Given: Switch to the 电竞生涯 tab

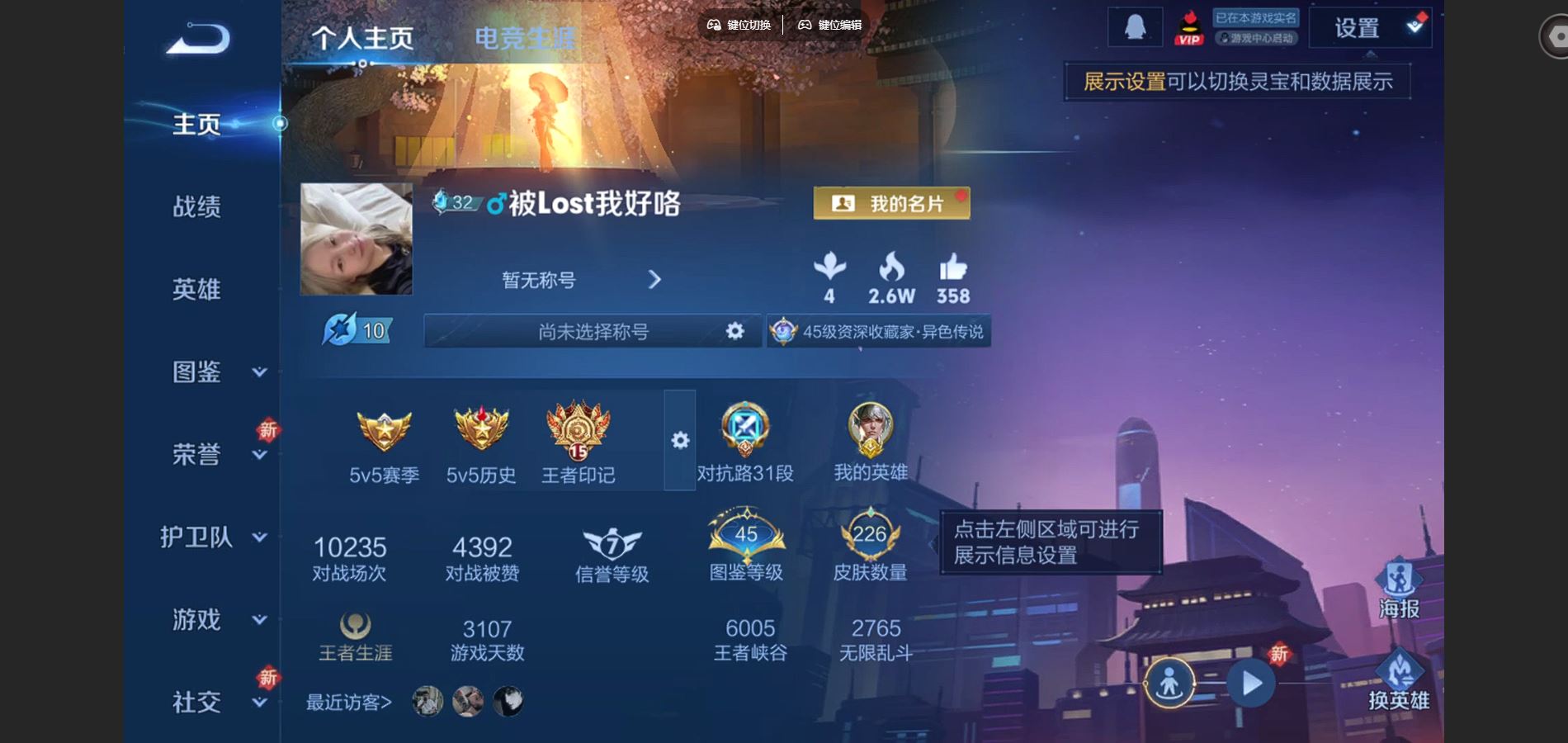Looking at the screenshot, I should (x=526, y=35).
